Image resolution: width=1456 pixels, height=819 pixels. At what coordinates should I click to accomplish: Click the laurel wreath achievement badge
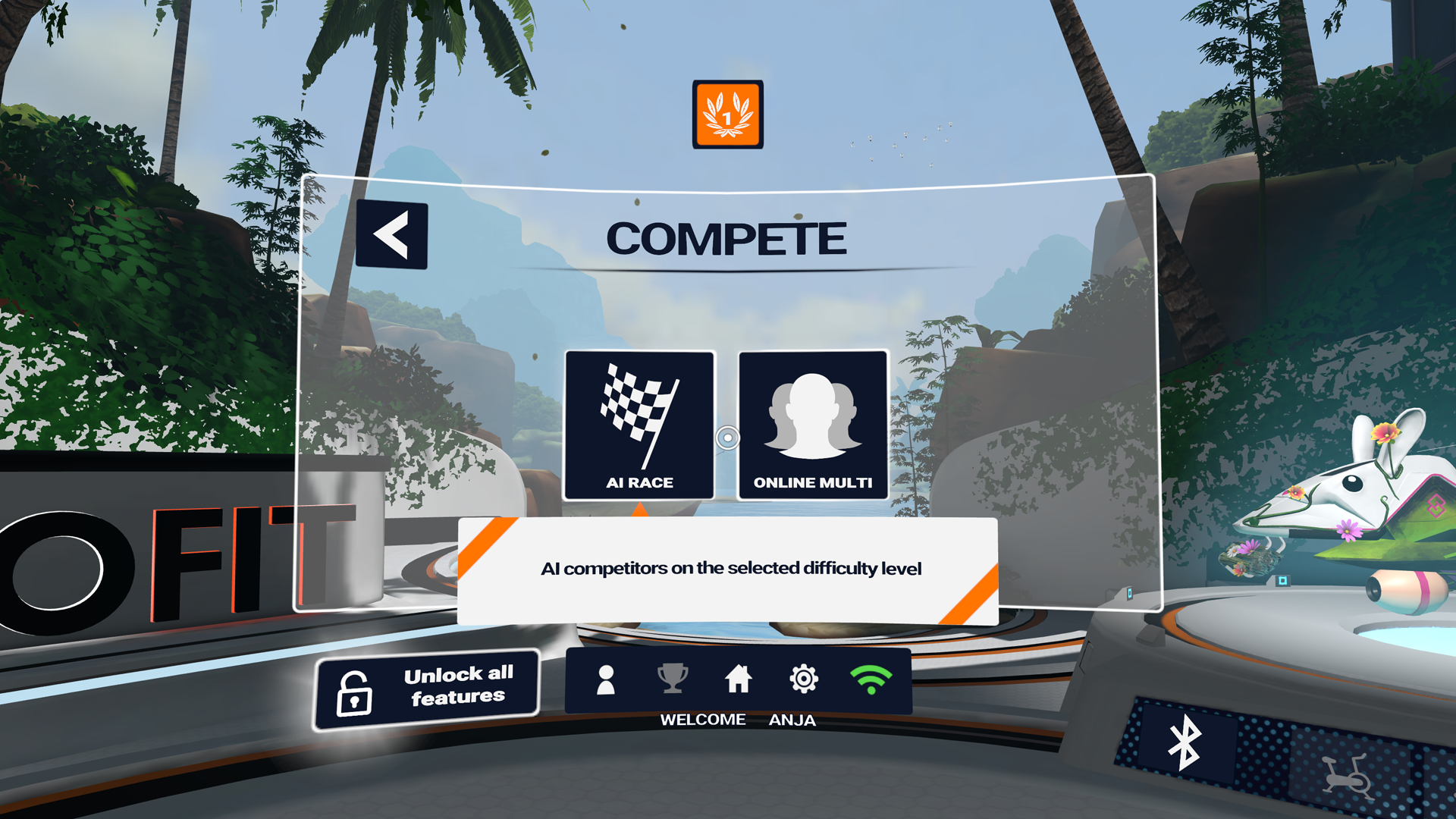(726, 114)
